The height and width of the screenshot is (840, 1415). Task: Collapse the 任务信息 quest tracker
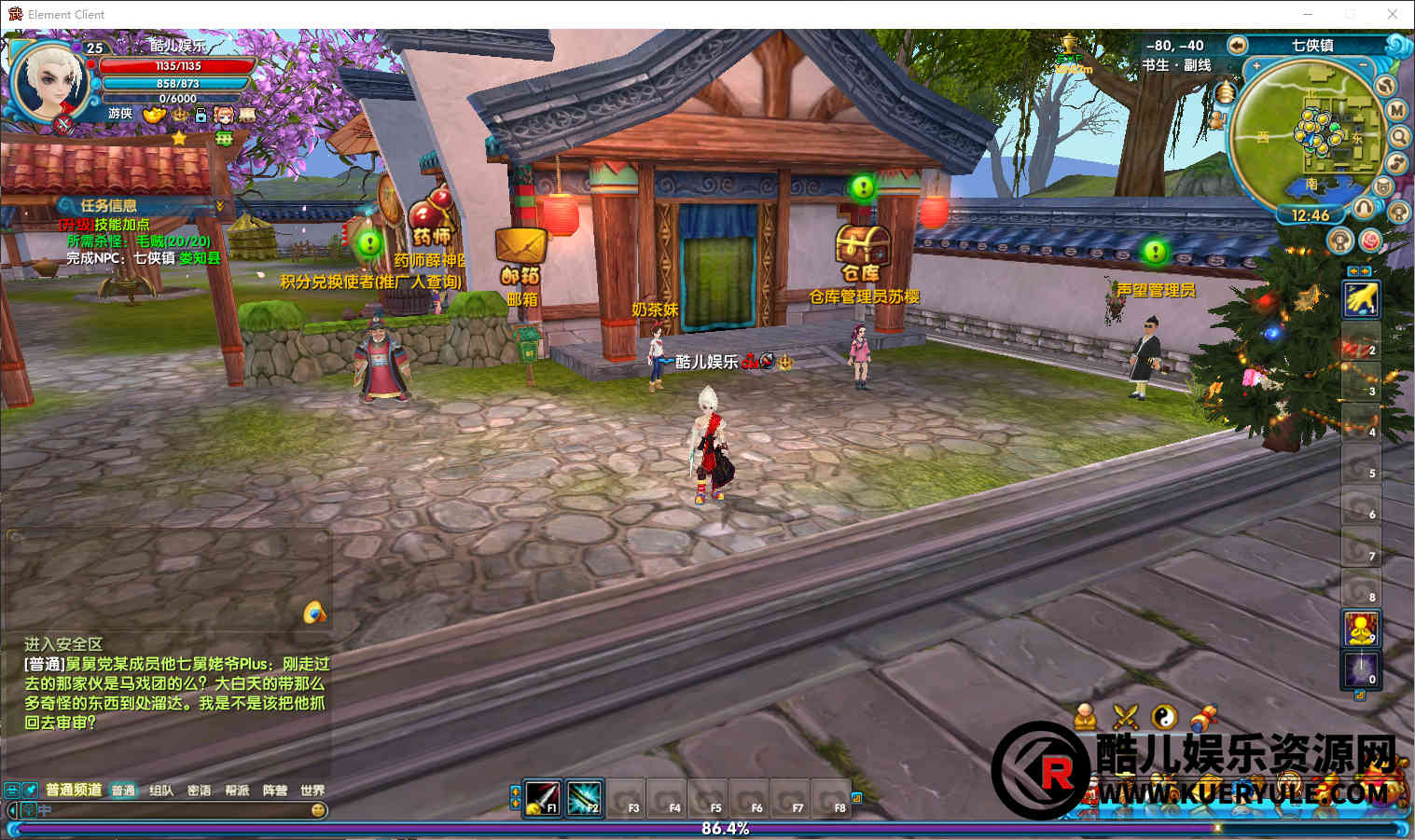point(220,205)
